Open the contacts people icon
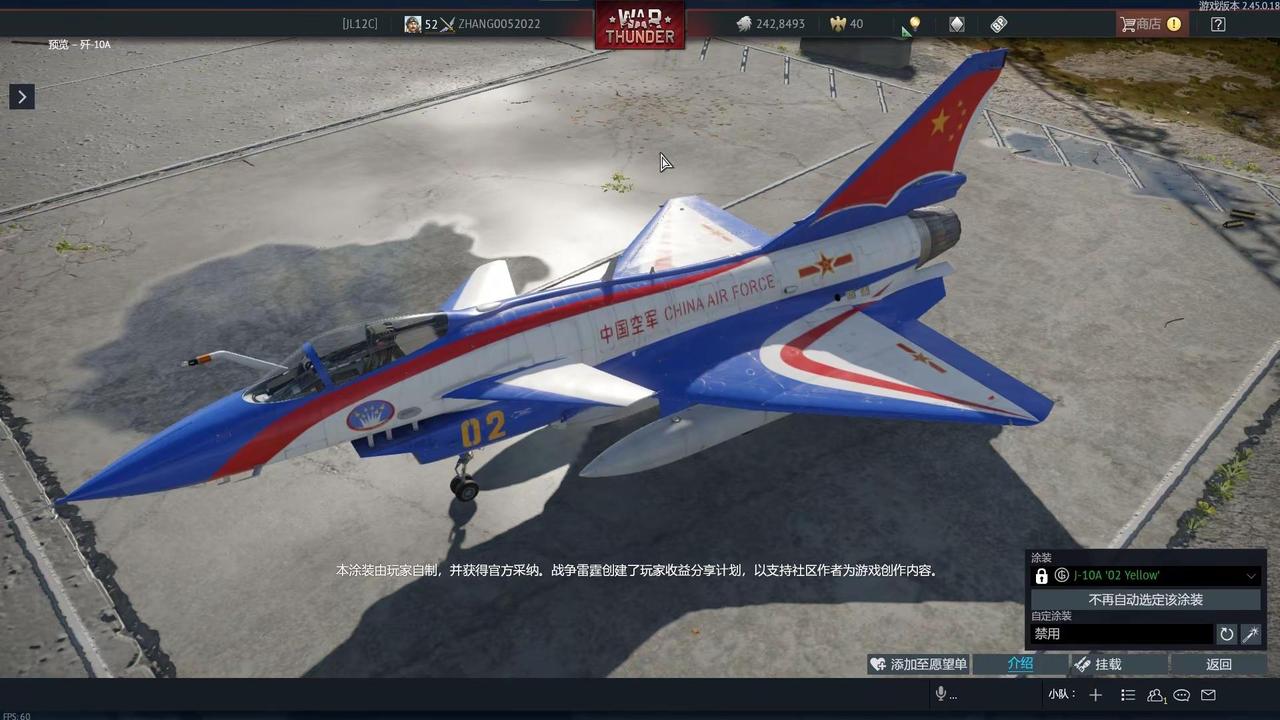 pyautogui.click(x=1156, y=695)
